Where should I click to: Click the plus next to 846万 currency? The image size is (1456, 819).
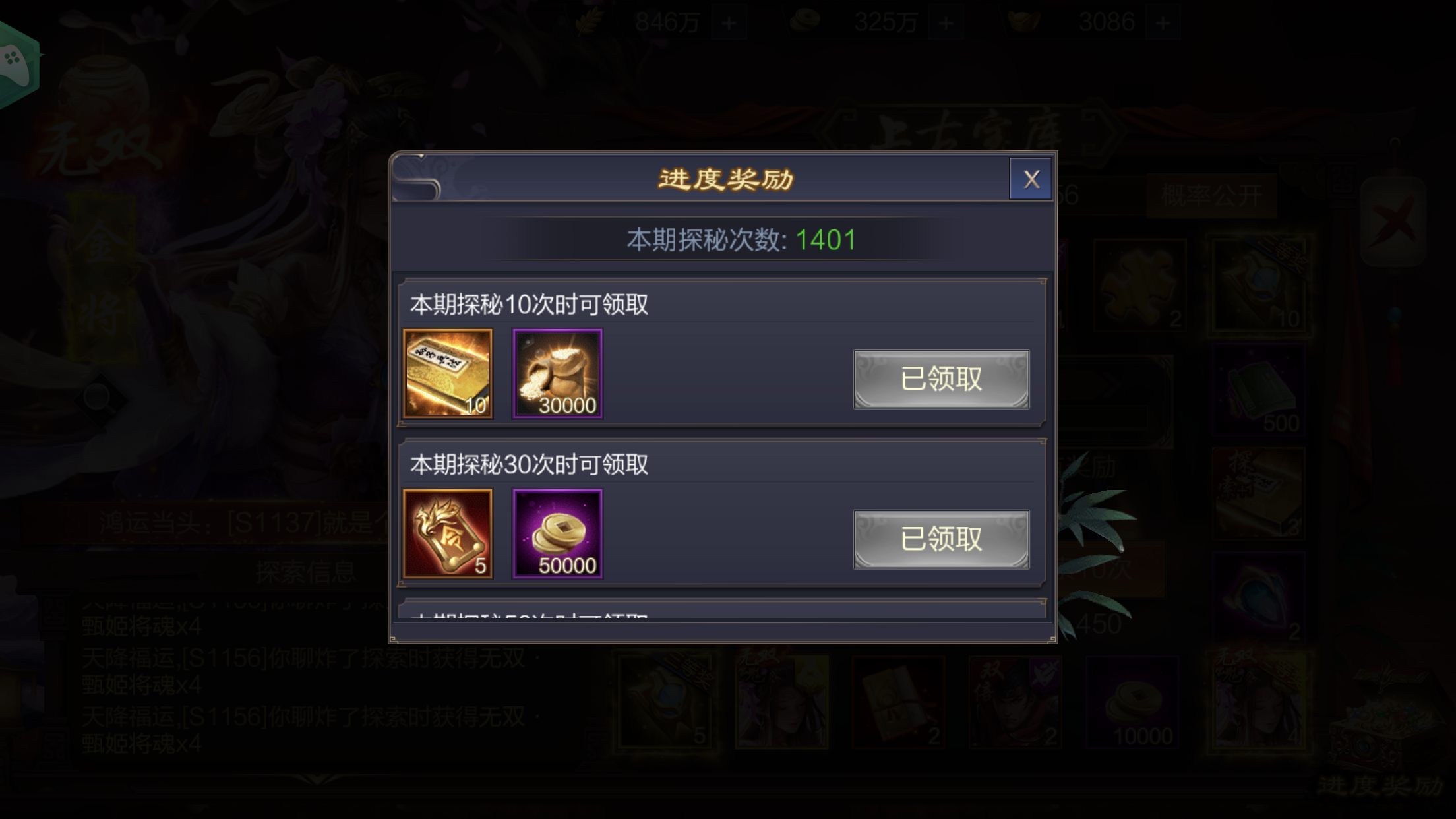coord(729,22)
